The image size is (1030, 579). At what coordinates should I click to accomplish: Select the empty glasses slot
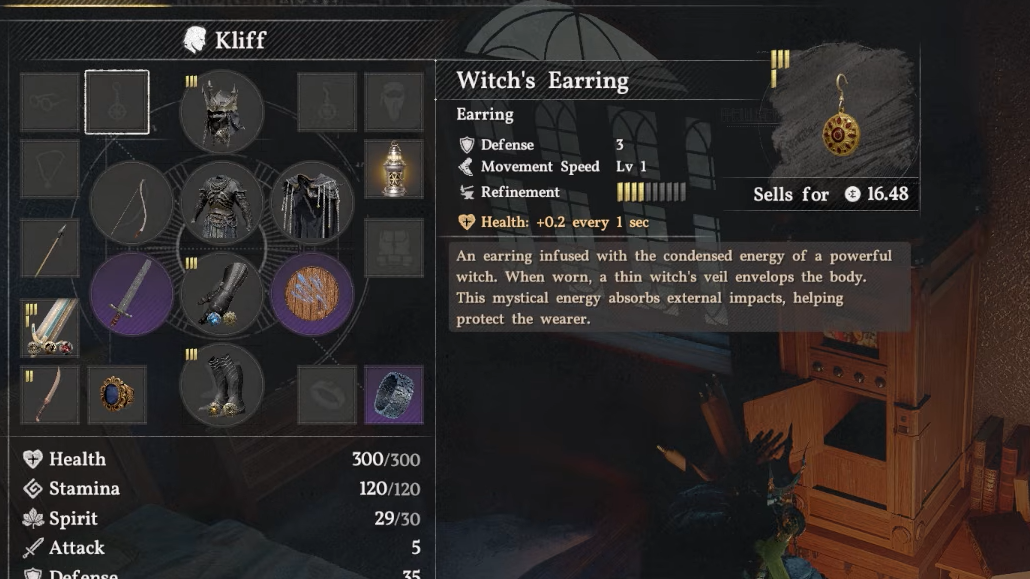(x=50, y=102)
